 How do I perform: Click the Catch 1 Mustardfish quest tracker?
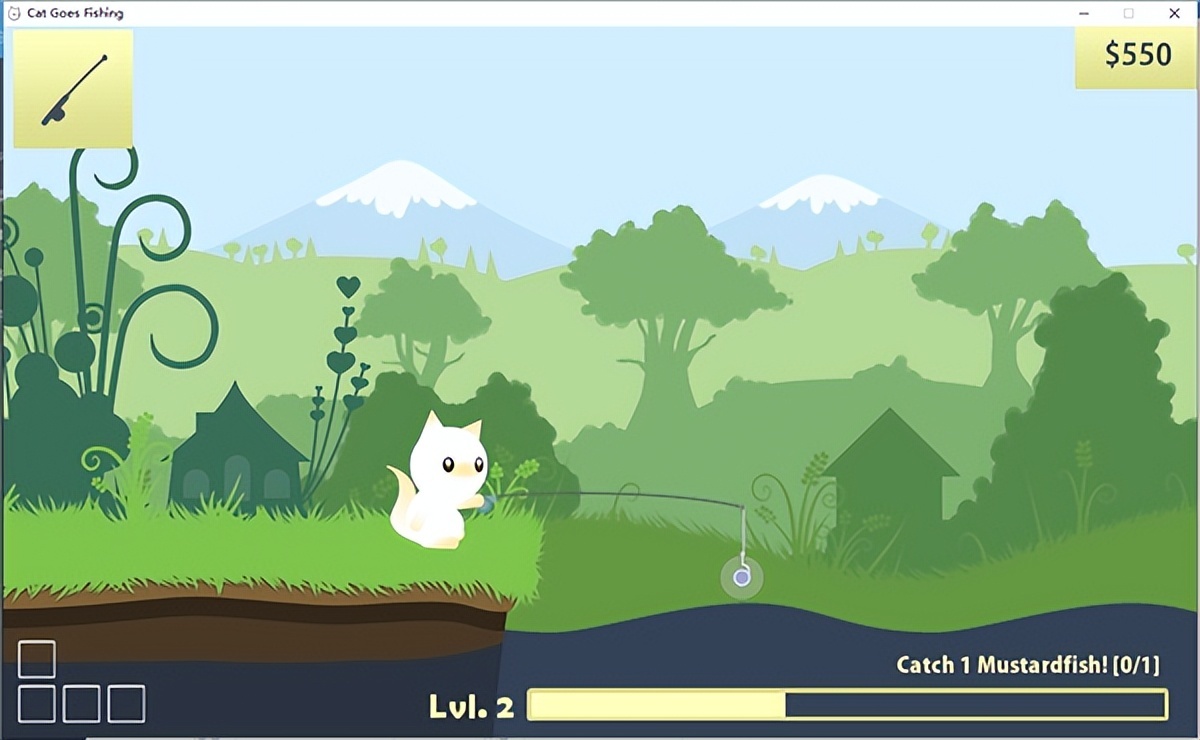click(x=1027, y=665)
